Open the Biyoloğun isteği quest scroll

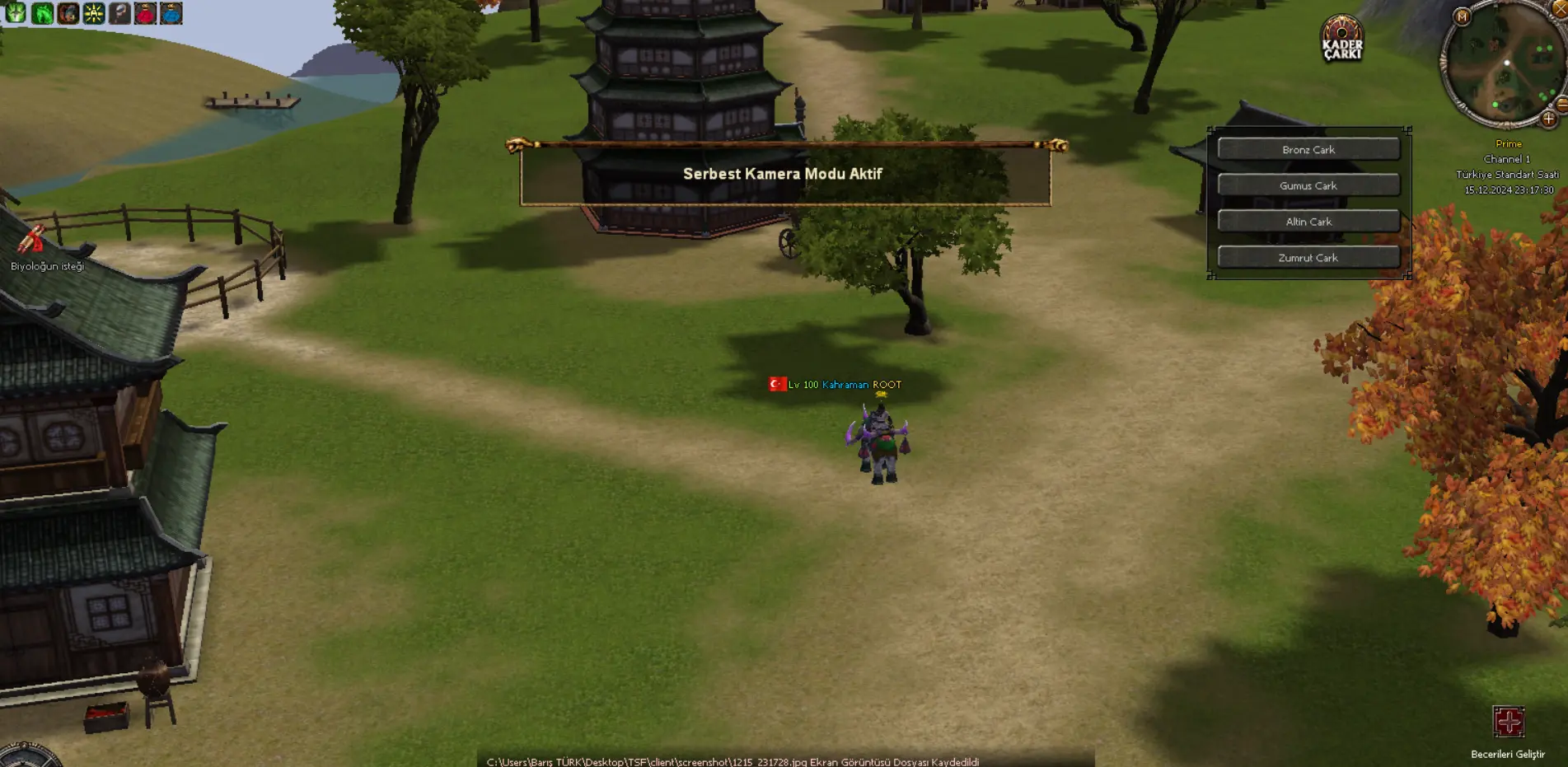click(33, 241)
